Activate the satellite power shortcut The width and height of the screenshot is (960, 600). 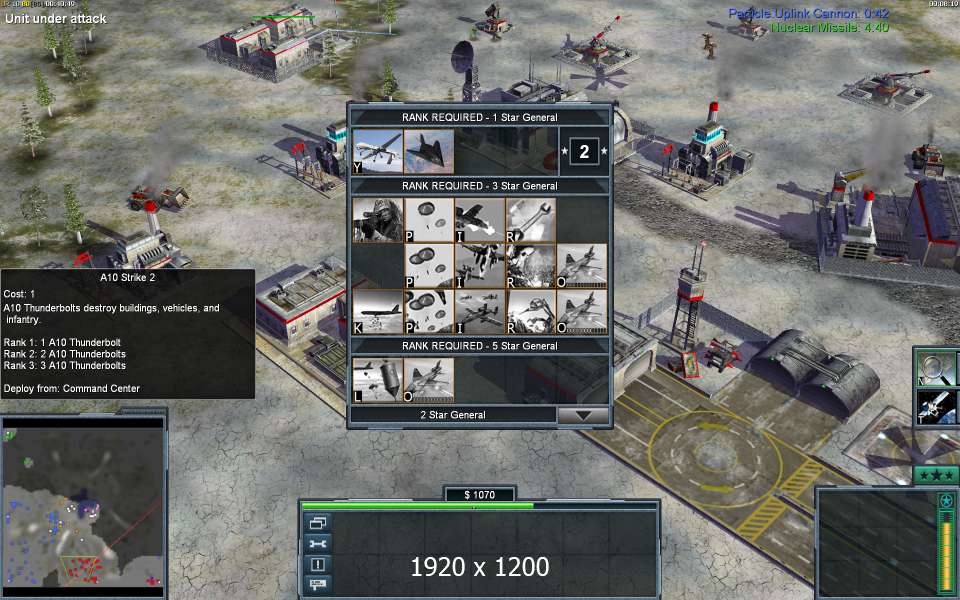[x=938, y=407]
